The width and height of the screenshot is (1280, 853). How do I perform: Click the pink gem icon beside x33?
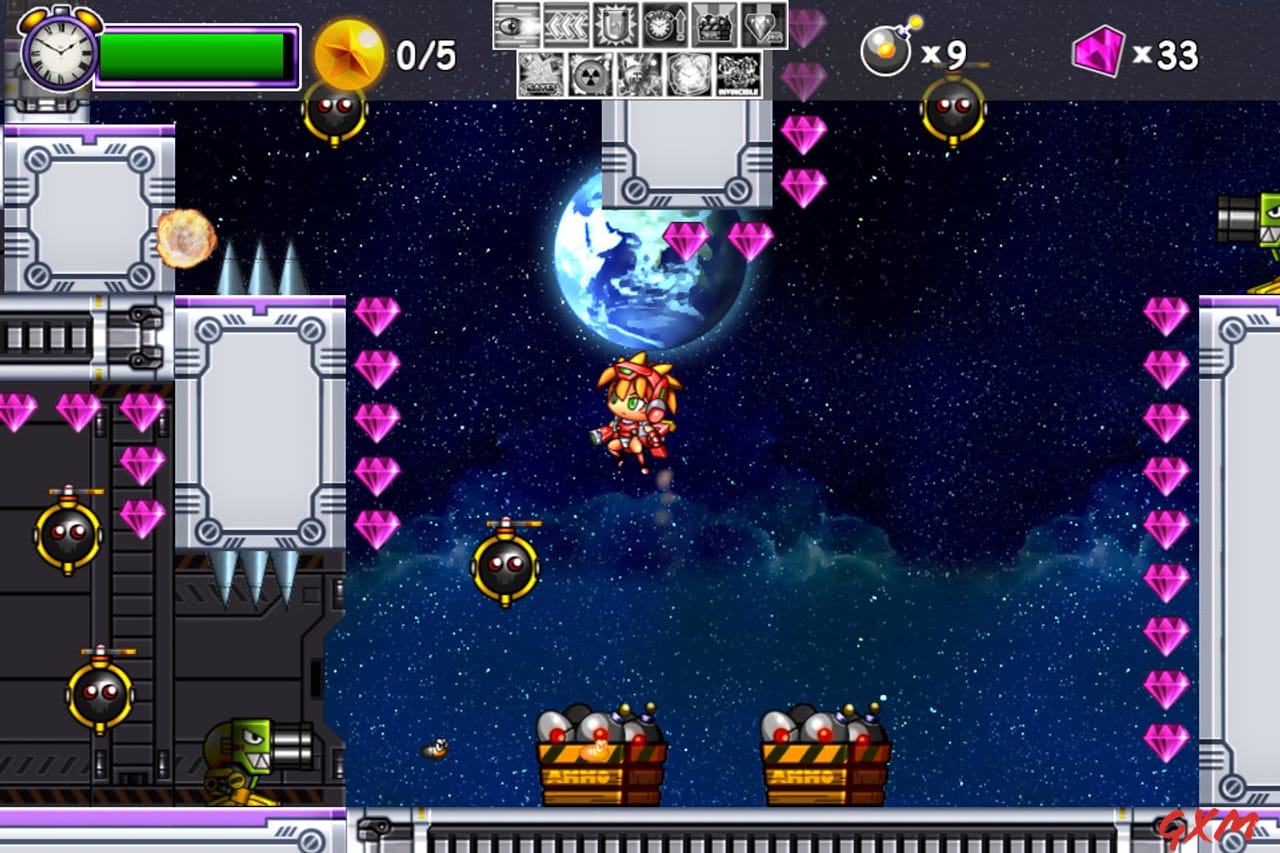point(1099,52)
